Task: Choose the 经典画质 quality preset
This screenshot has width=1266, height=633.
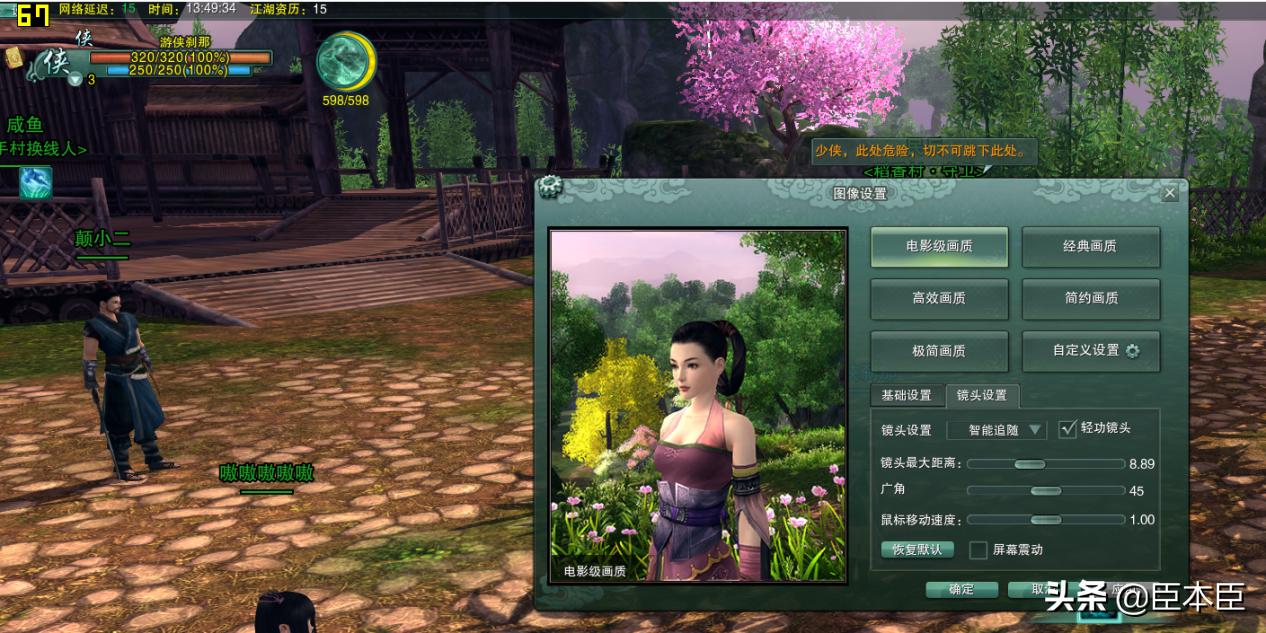Action: click(x=1090, y=246)
